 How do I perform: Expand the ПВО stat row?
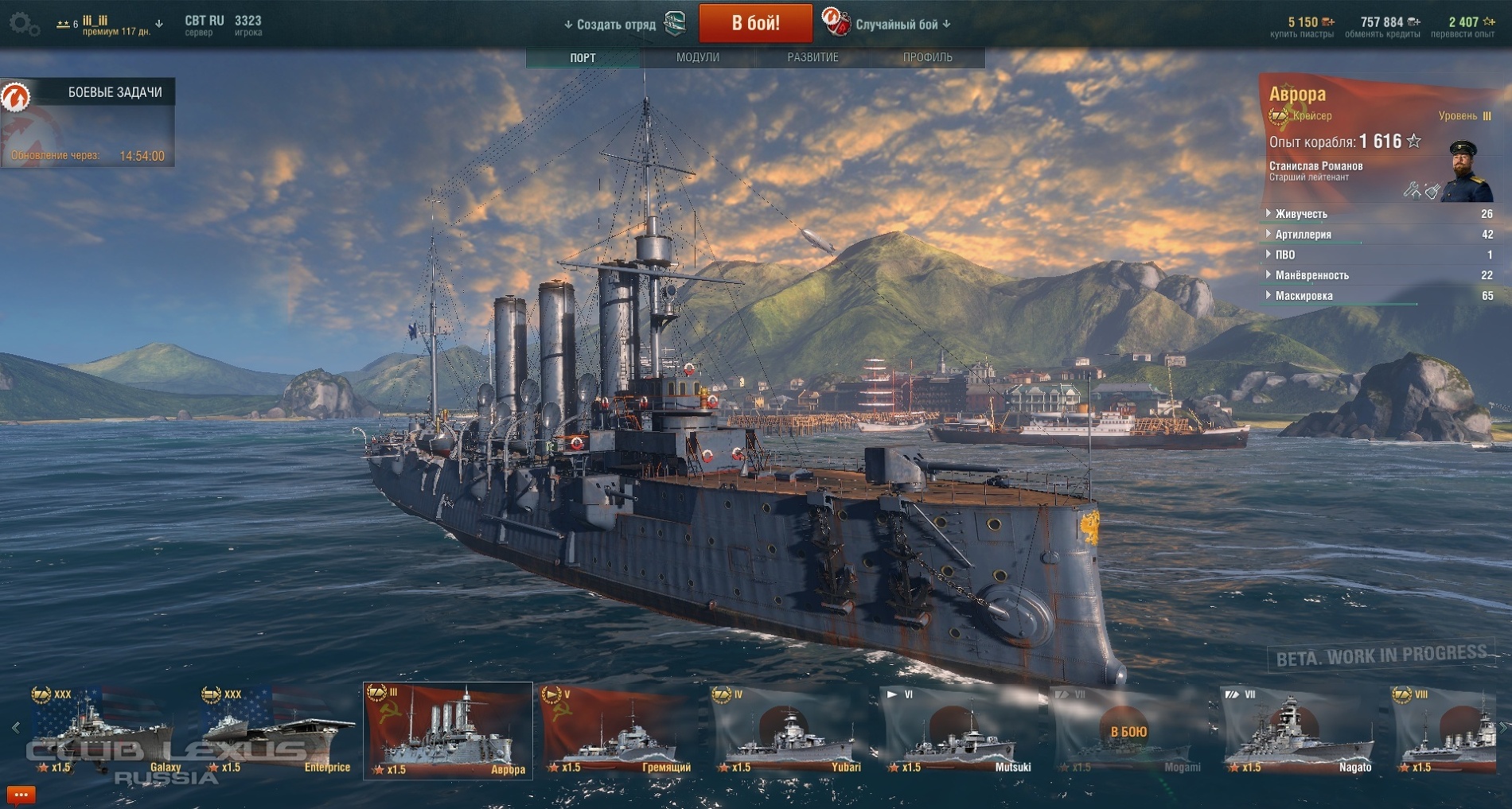(x=1284, y=255)
